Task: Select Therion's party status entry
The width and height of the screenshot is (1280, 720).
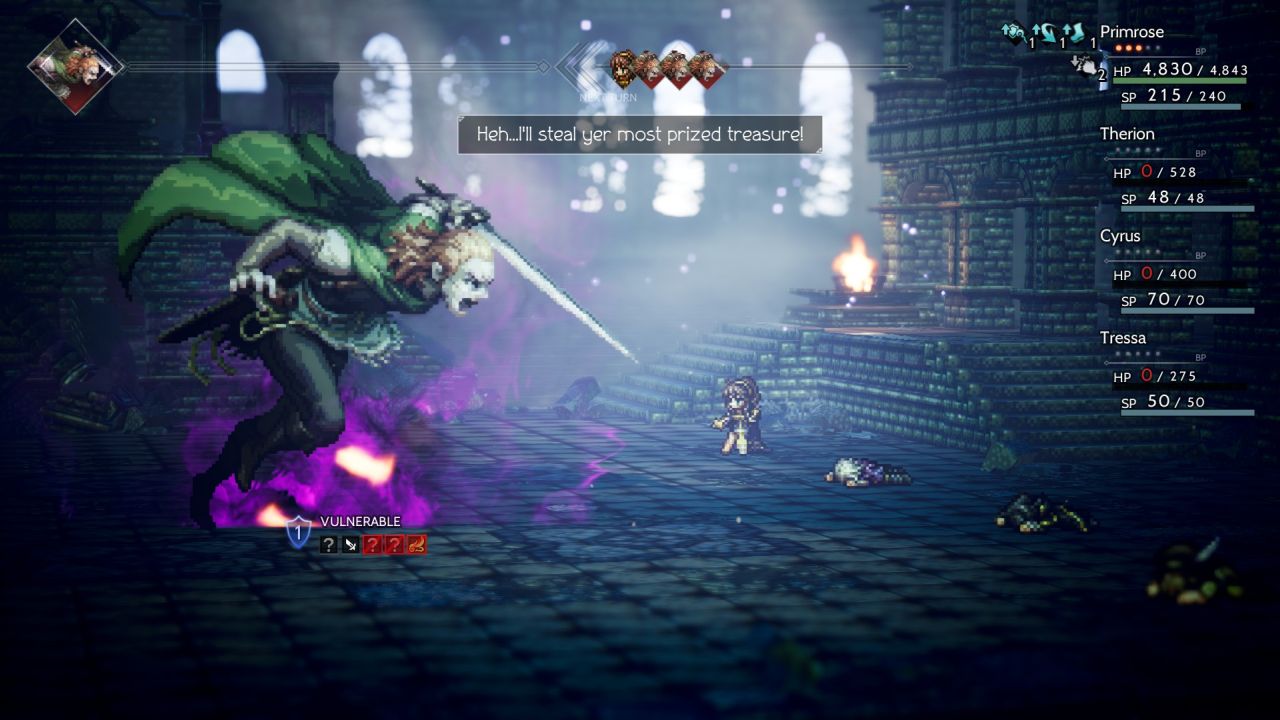Action: (x=1127, y=134)
